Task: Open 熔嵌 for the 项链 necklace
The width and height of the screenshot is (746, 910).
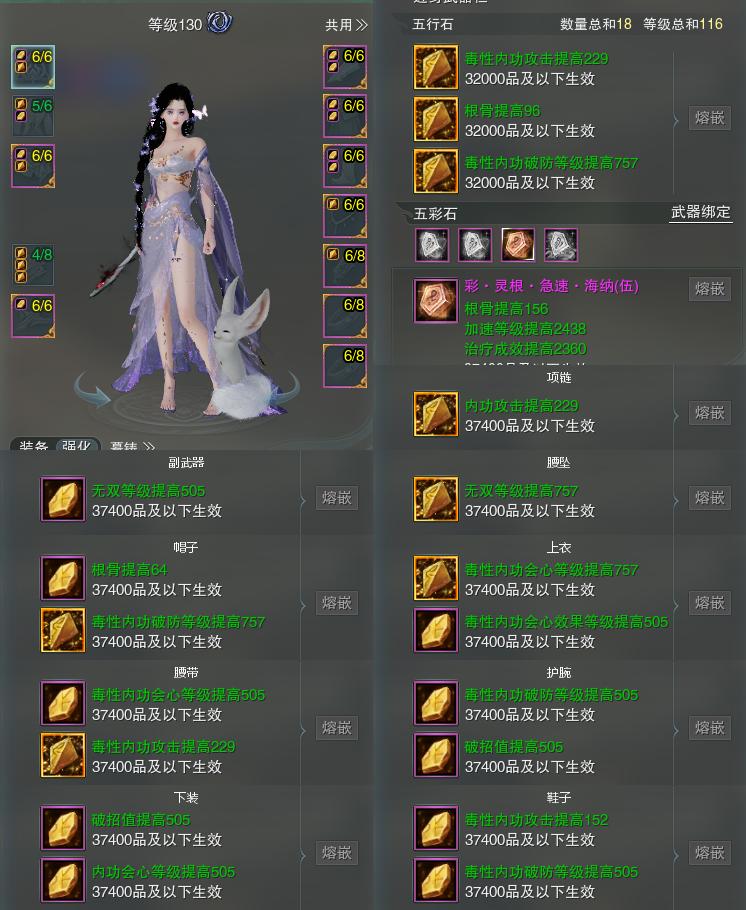Action: point(709,413)
